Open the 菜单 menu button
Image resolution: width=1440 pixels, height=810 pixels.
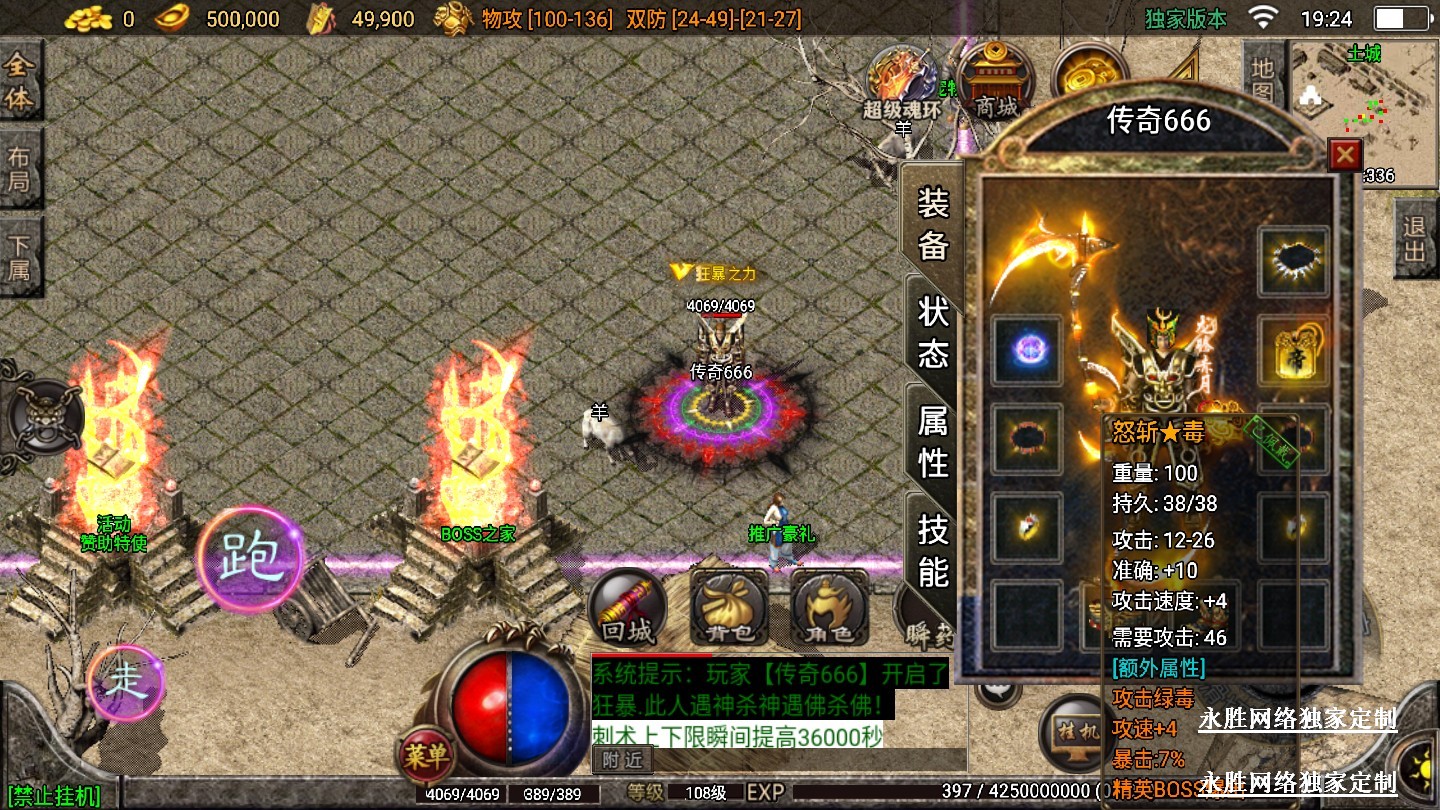click(x=426, y=755)
